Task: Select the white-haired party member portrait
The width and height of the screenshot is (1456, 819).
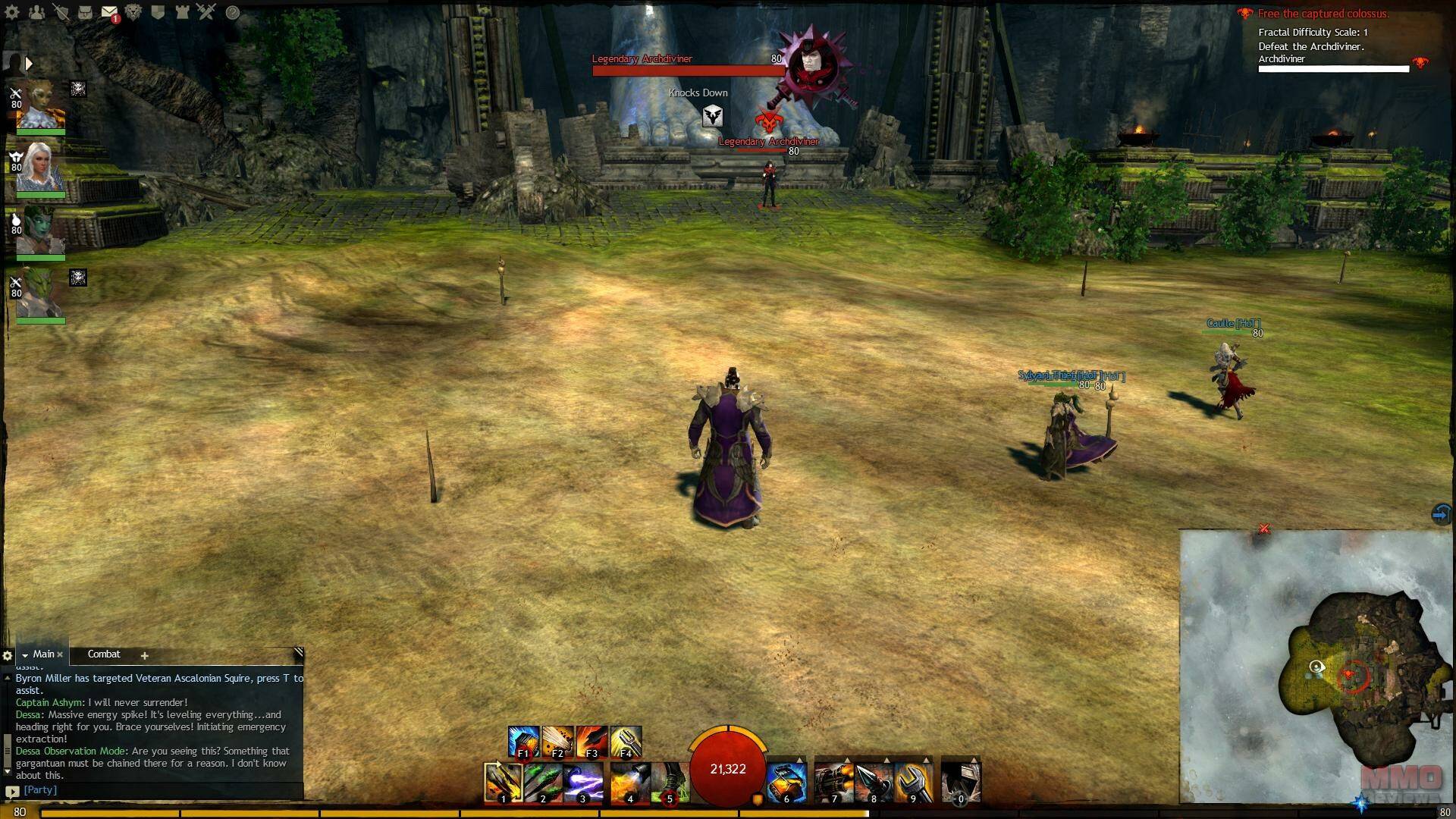Action: click(x=40, y=168)
